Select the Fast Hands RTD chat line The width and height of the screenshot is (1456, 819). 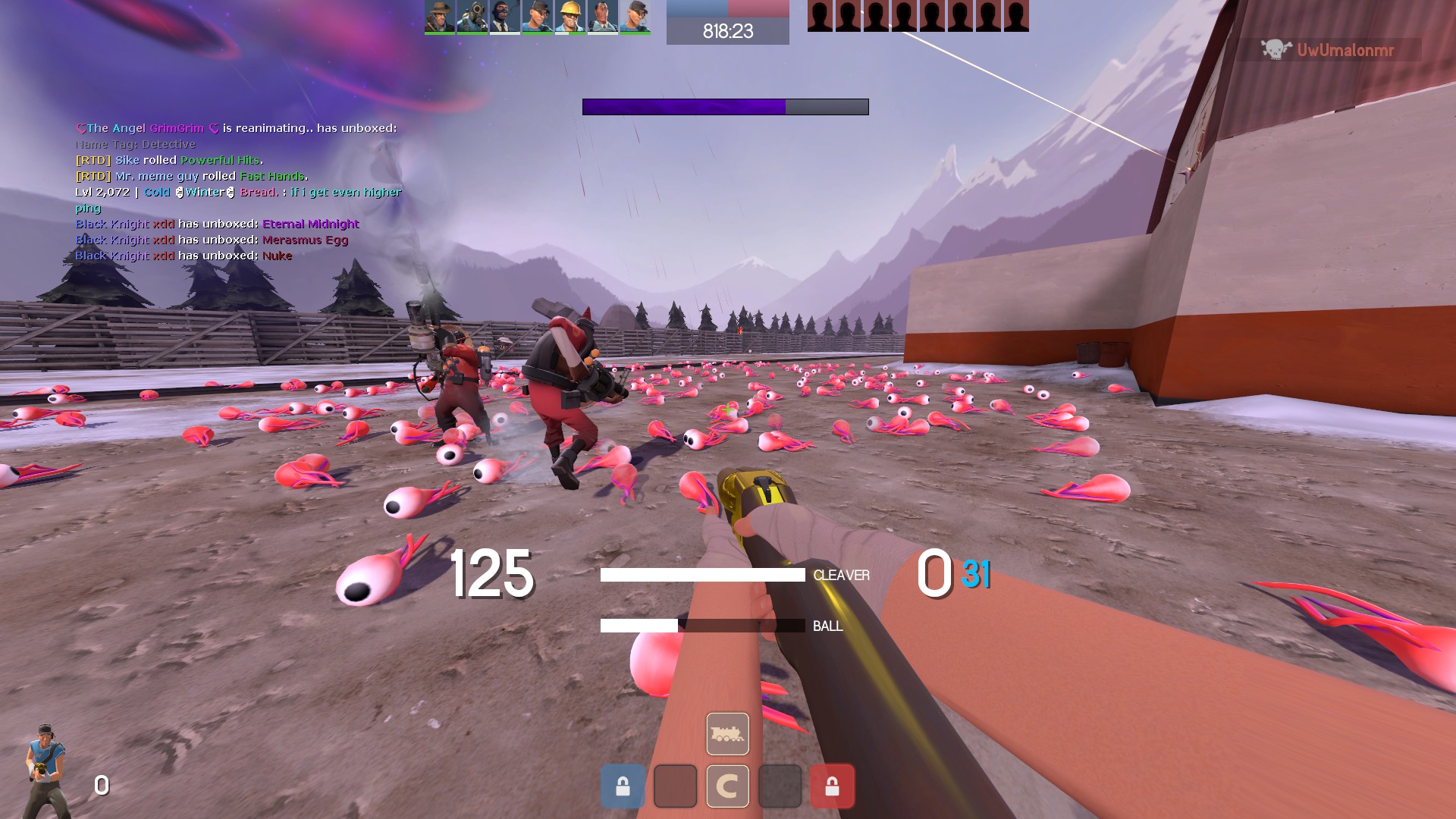click(x=191, y=176)
